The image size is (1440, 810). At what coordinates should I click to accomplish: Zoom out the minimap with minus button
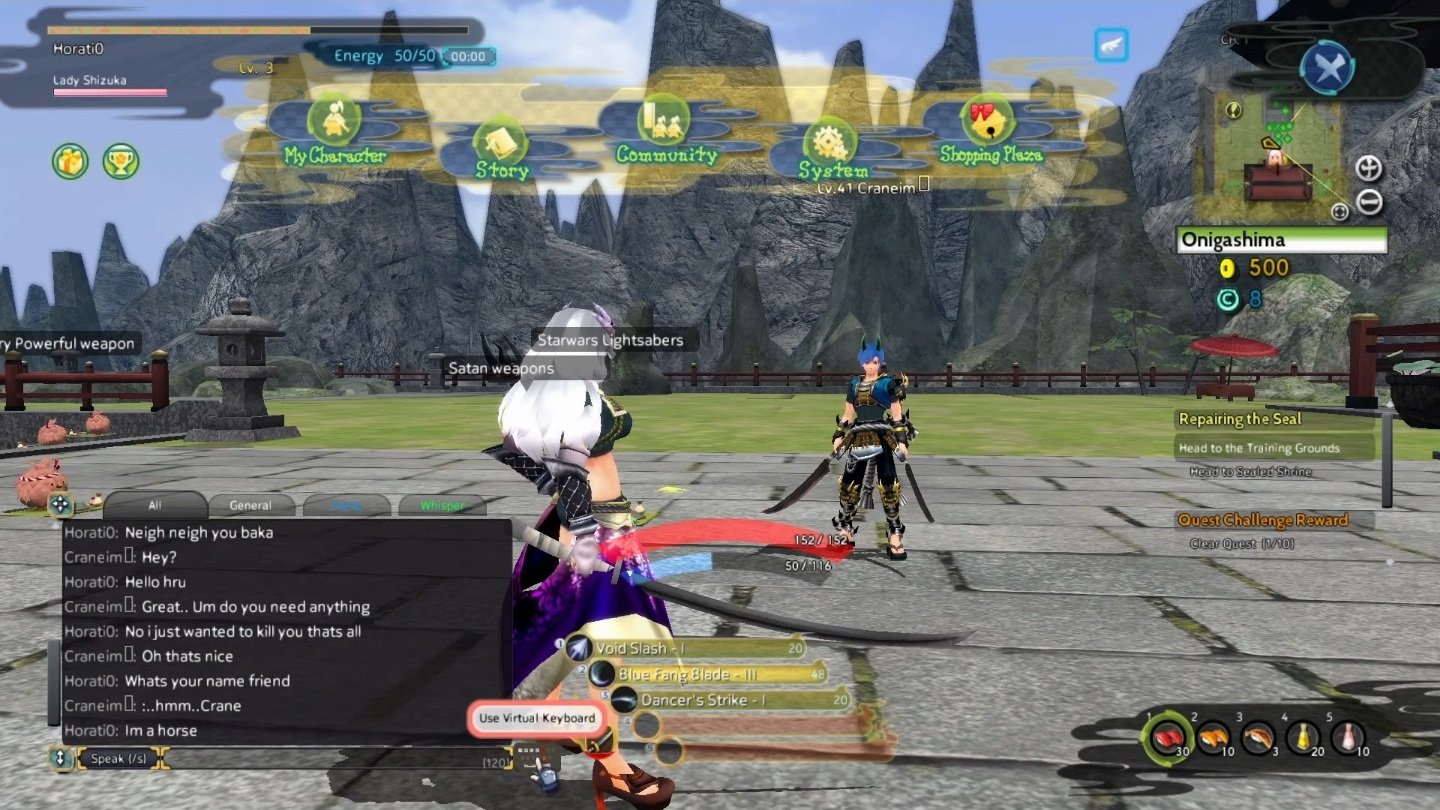[1369, 202]
